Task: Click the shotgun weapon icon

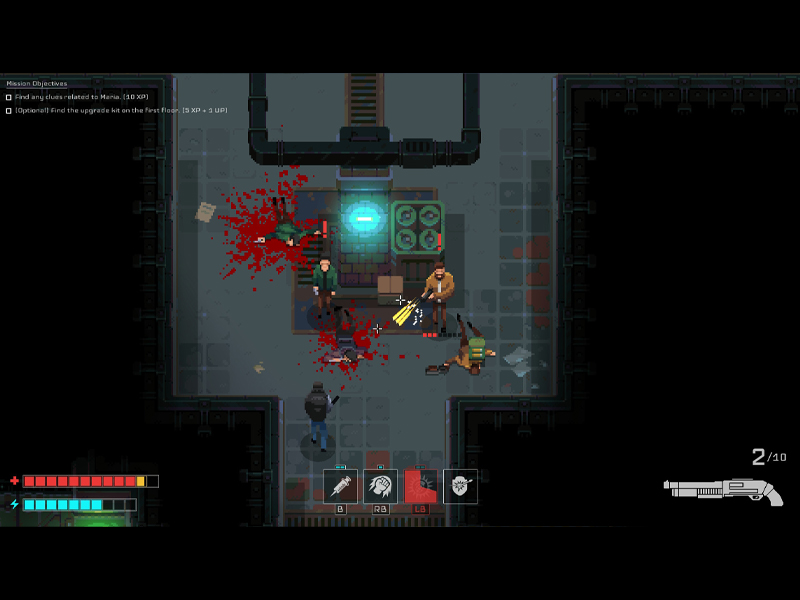Action: pos(723,490)
